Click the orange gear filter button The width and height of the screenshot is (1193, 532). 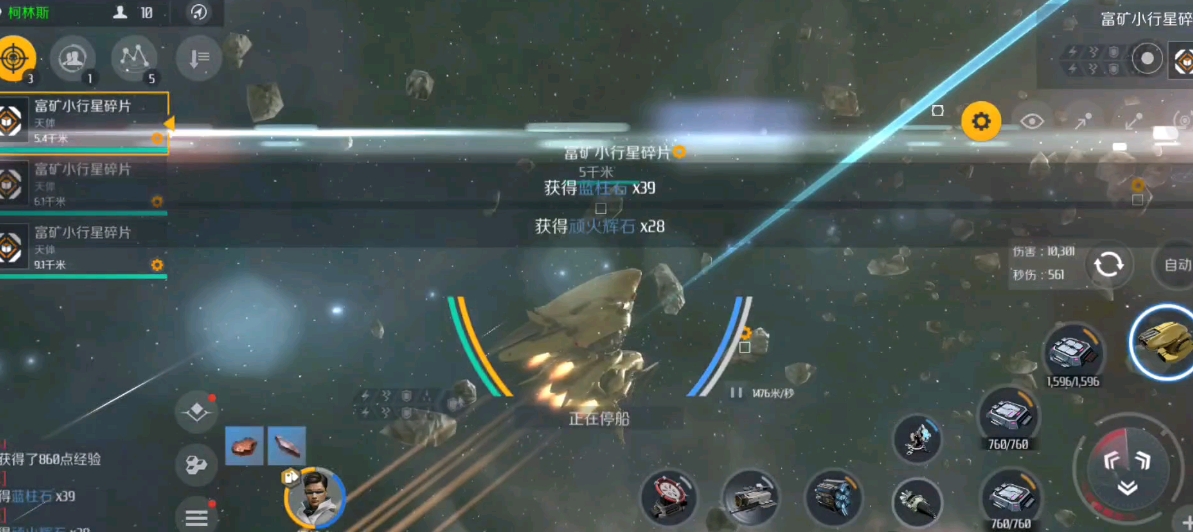tap(981, 122)
